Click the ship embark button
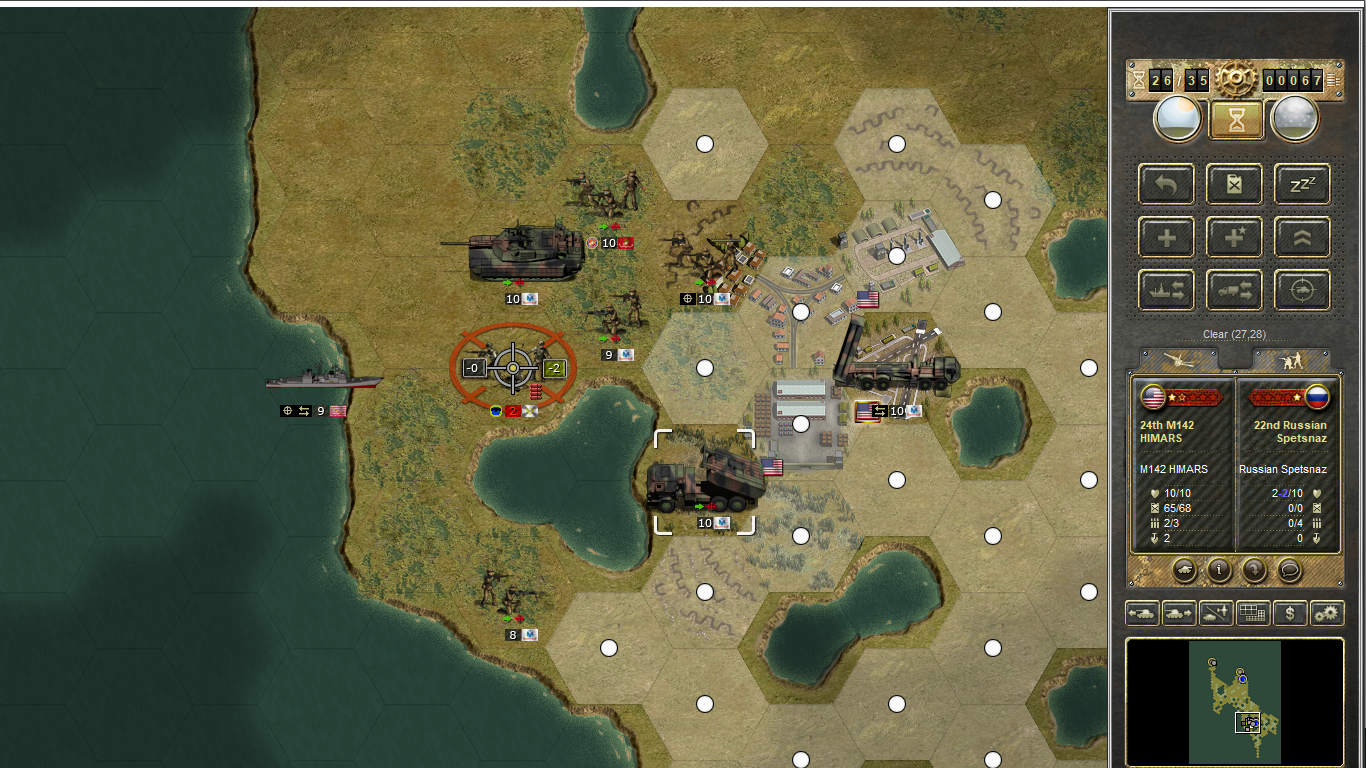This screenshot has width=1366, height=768. pos(1166,291)
